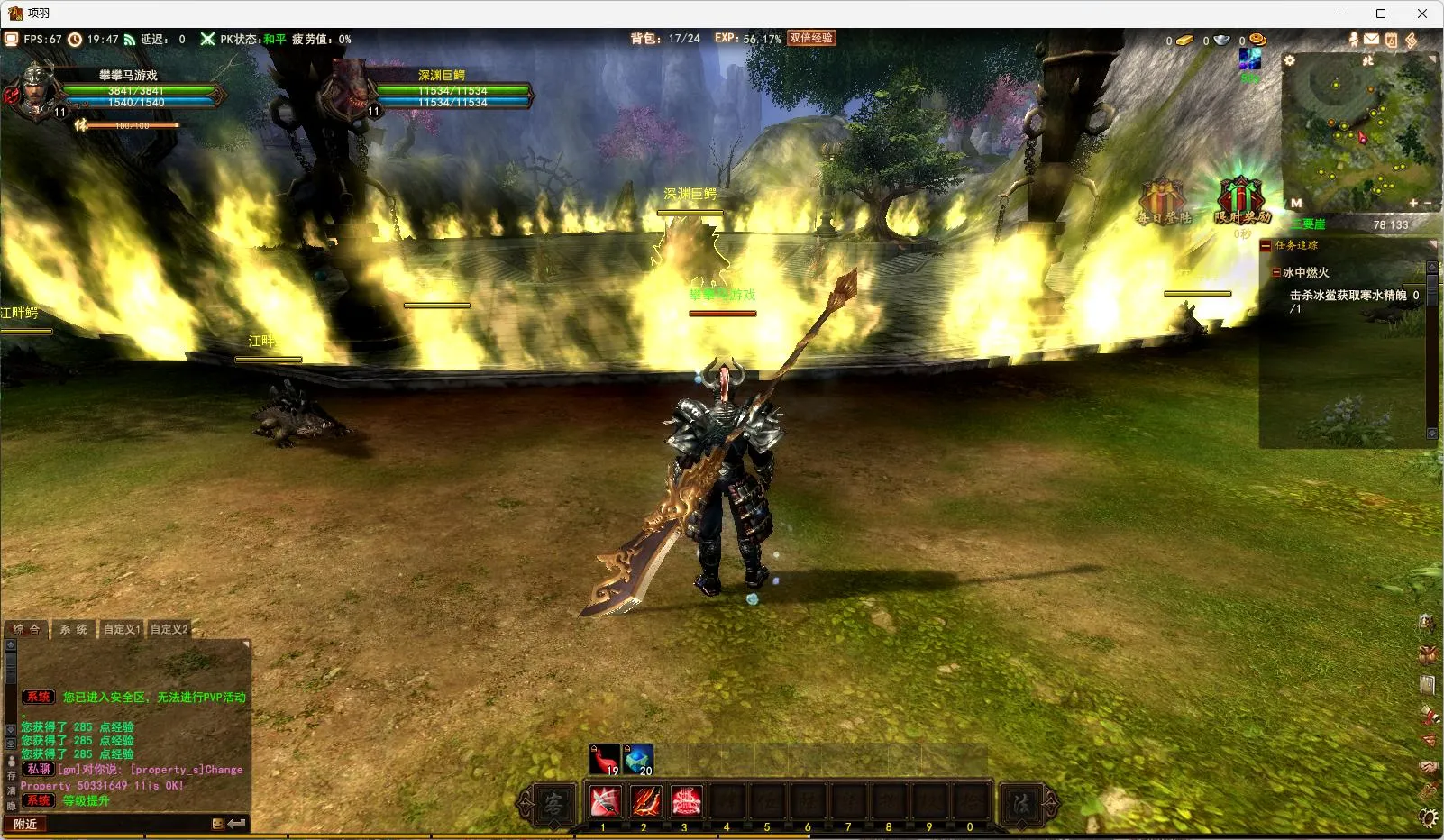Claim the 限时奖励 timed reward gift
Viewport: 1444px width, 840px height.
click(x=1241, y=200)
